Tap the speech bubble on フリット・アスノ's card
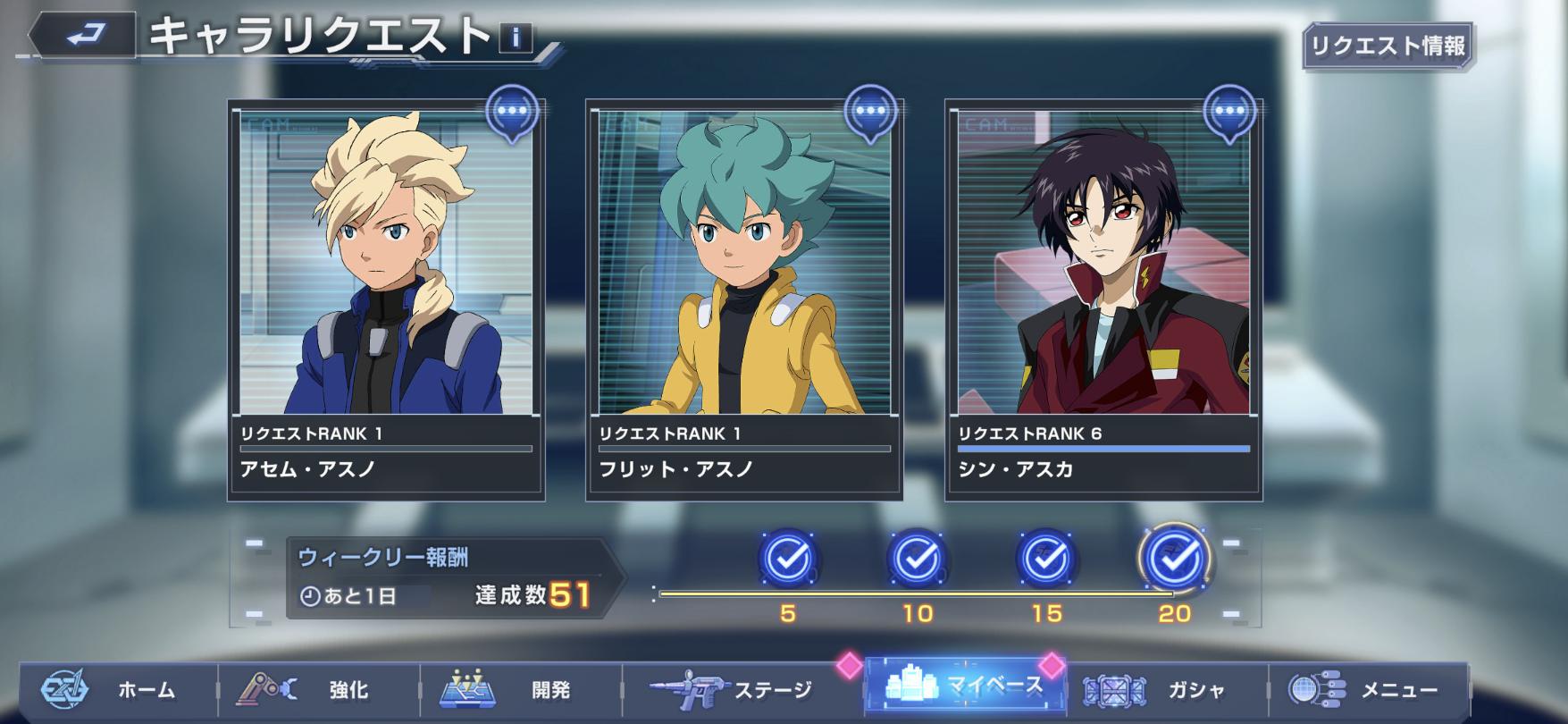 pyautogui.click(x=871, y=114)
